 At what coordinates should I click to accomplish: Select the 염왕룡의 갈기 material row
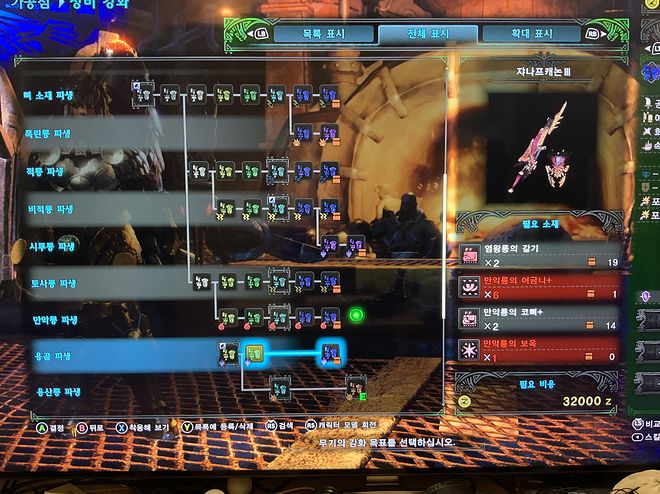coord(538,255)
